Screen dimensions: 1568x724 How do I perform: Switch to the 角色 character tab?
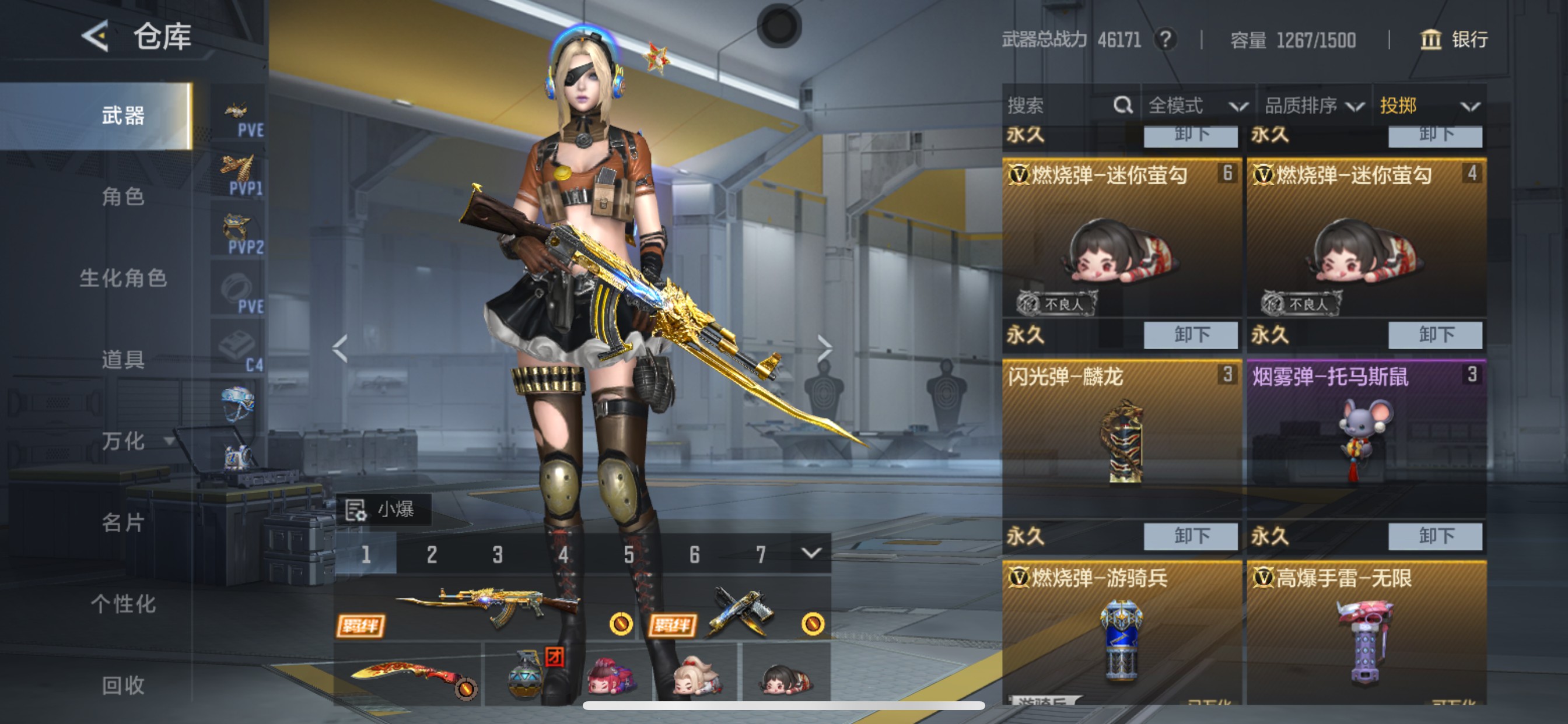(x=123, y=196)
